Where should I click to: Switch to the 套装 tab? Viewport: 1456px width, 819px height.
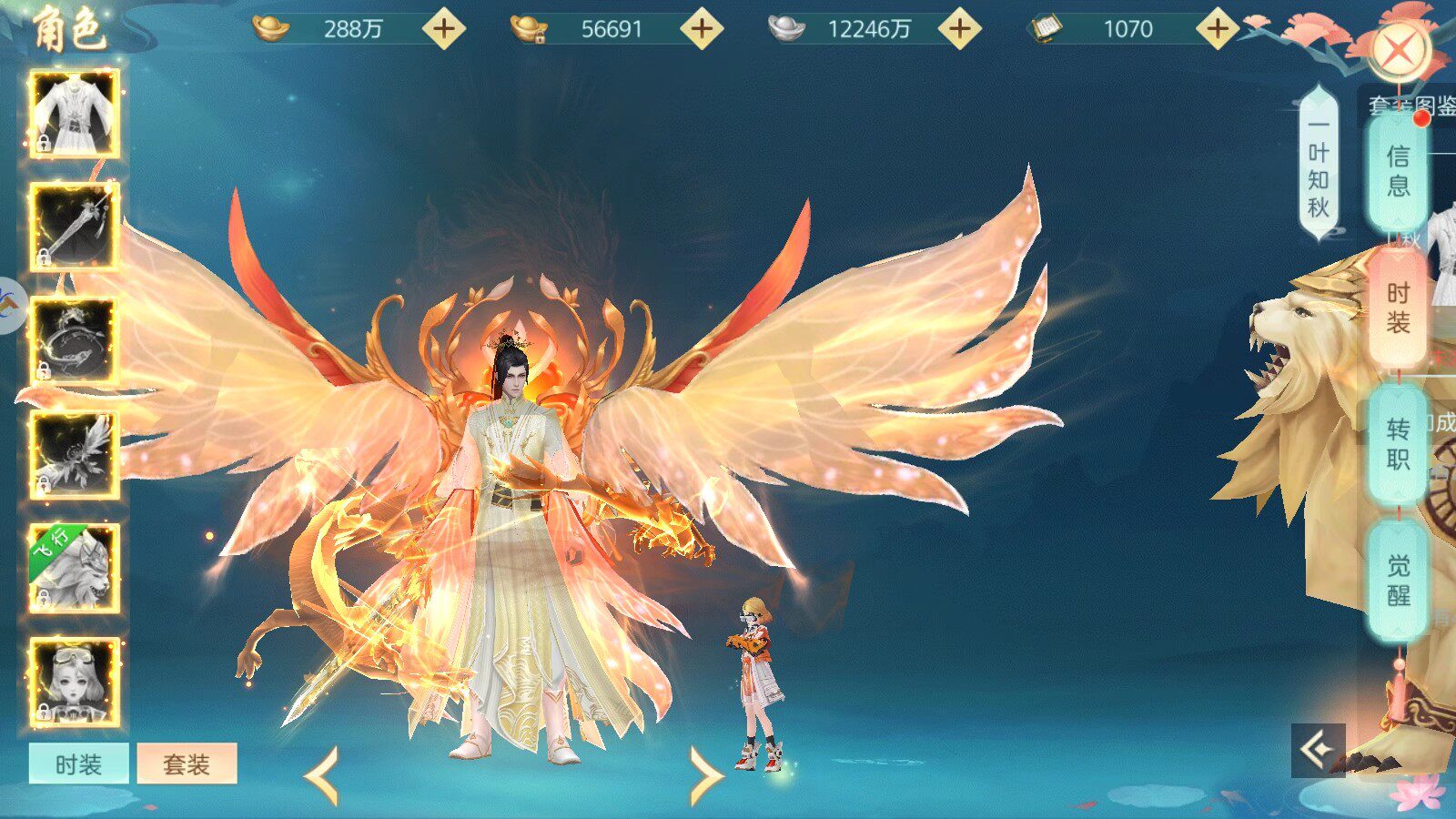tap(187, 764)
